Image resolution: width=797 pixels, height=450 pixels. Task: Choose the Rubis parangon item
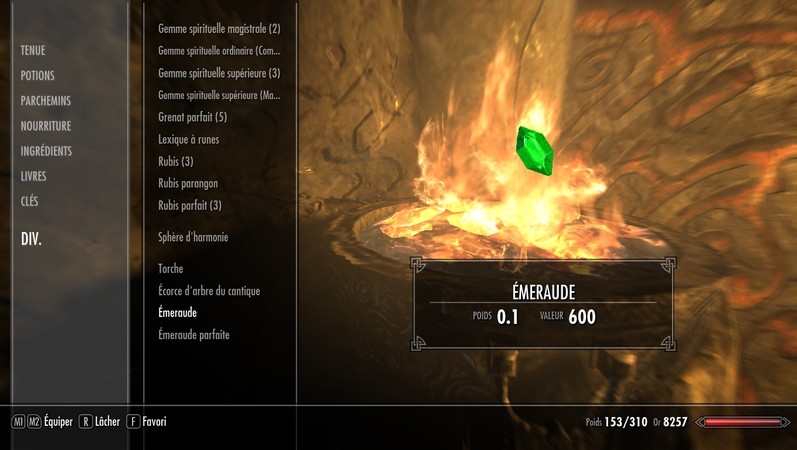tap(188, 183)
